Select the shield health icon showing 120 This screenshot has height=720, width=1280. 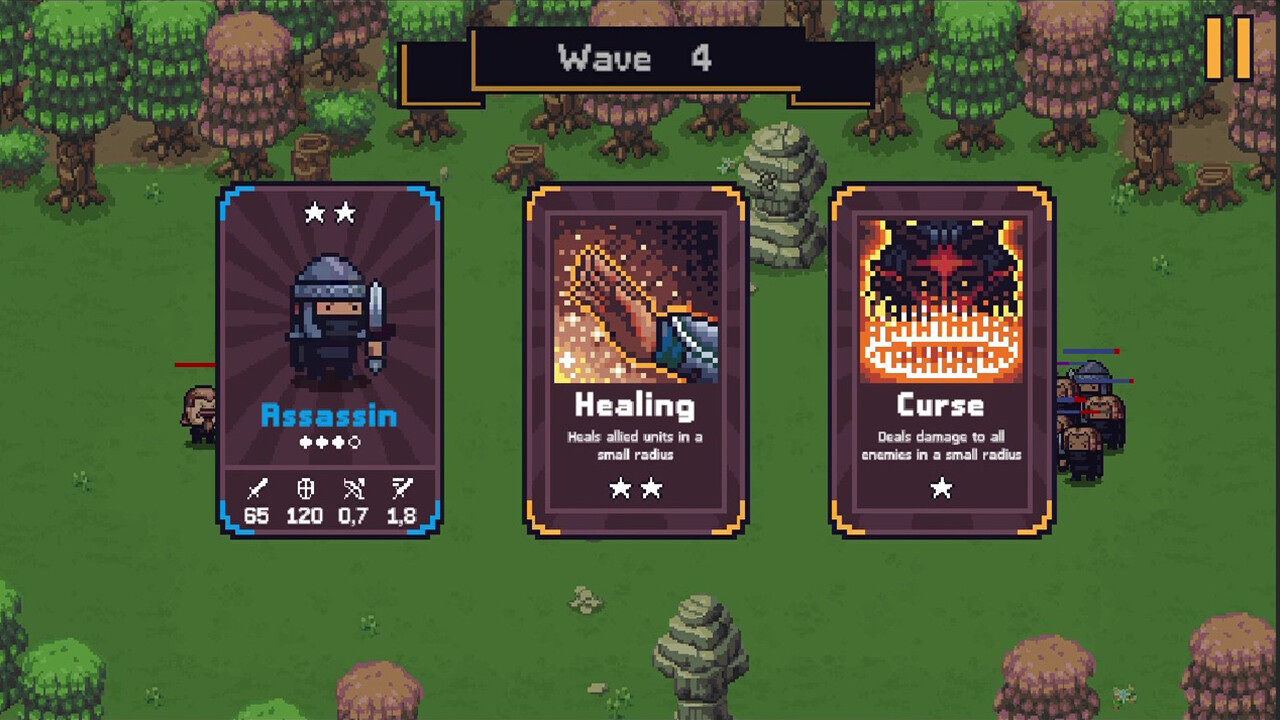pyautogui.click(x=304, y=489)
